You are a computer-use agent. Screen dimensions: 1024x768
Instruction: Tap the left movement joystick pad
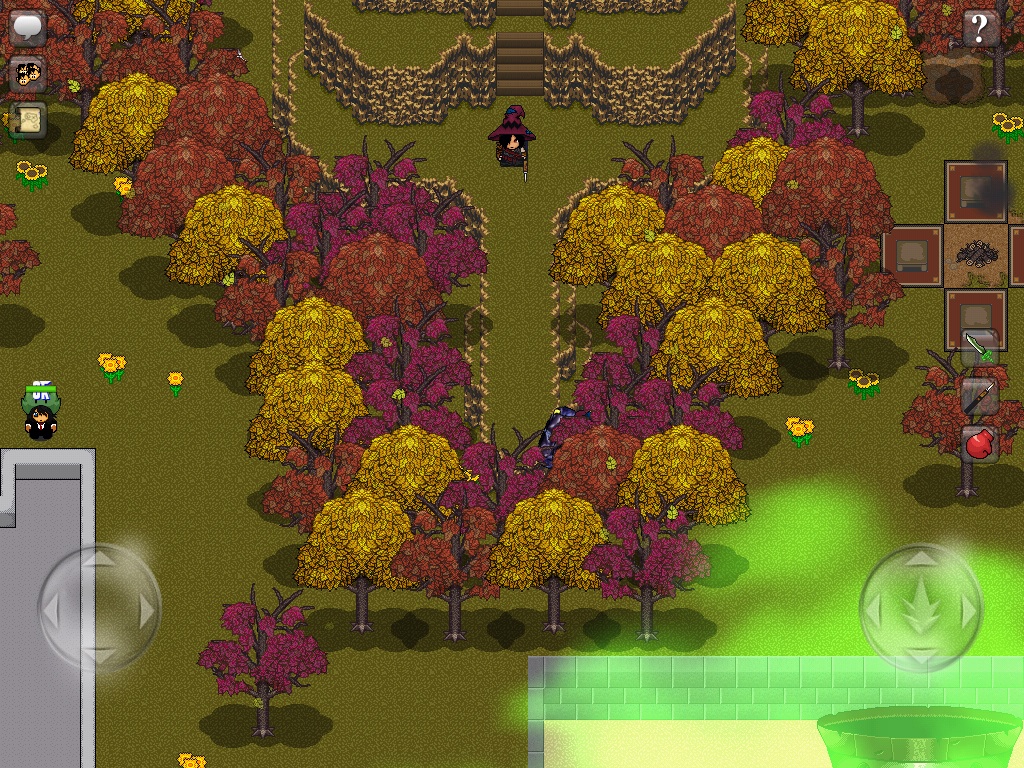pyautogui.click(x=100, y=607)
